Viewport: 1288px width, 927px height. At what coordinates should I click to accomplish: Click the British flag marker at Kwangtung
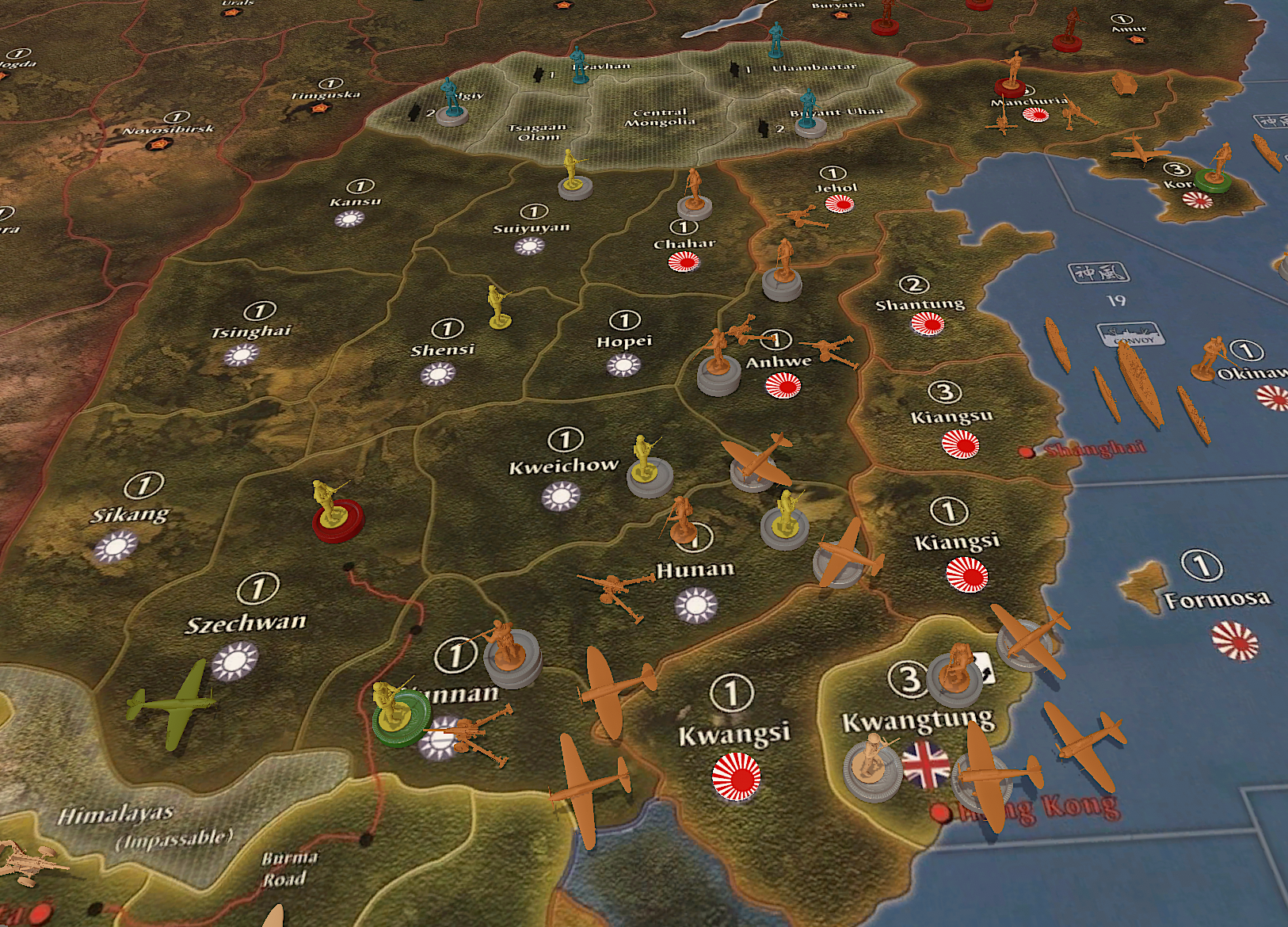tap(925, 765)
